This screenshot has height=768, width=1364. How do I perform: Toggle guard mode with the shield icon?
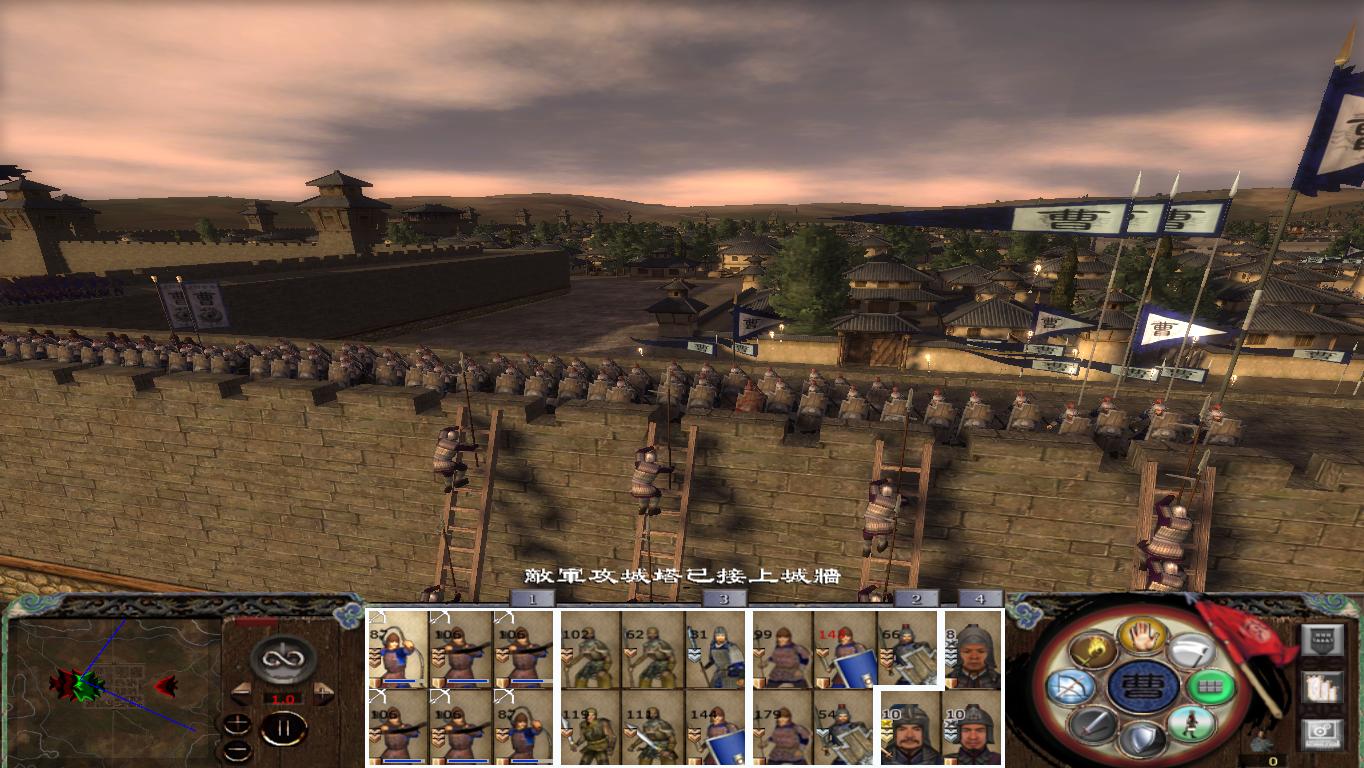click(x=1144, y=739)
